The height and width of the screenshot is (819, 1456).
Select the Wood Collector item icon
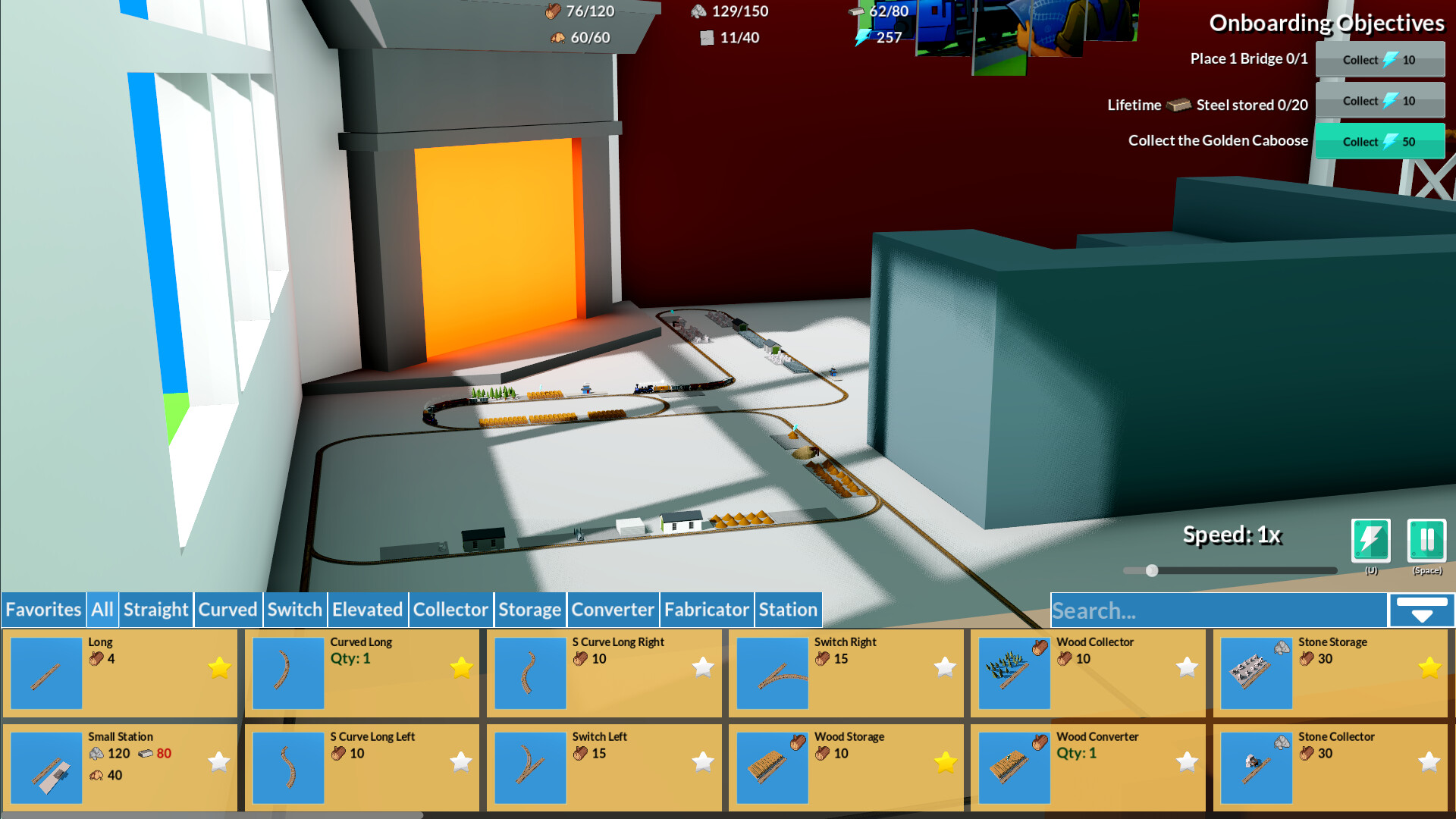pos(1014,673)
